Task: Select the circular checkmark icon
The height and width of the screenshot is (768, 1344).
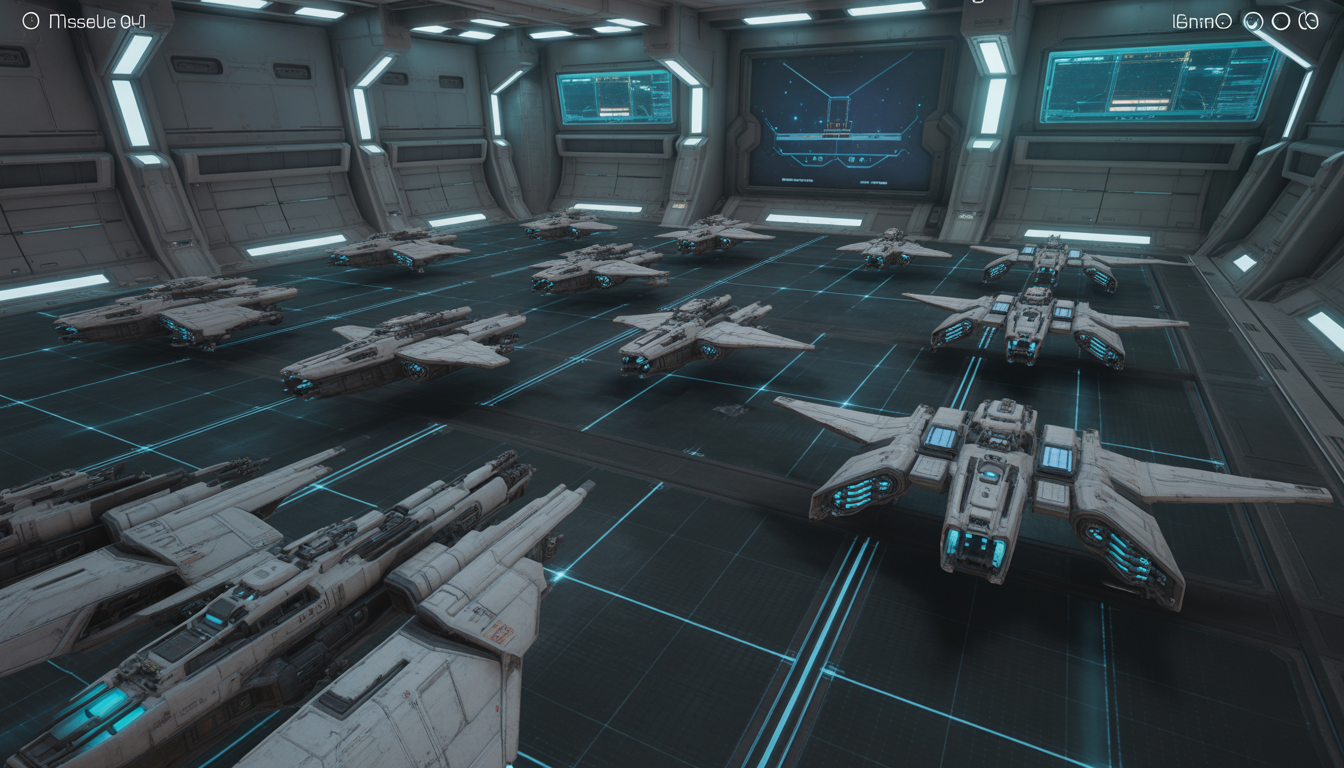Action: 1252,21
